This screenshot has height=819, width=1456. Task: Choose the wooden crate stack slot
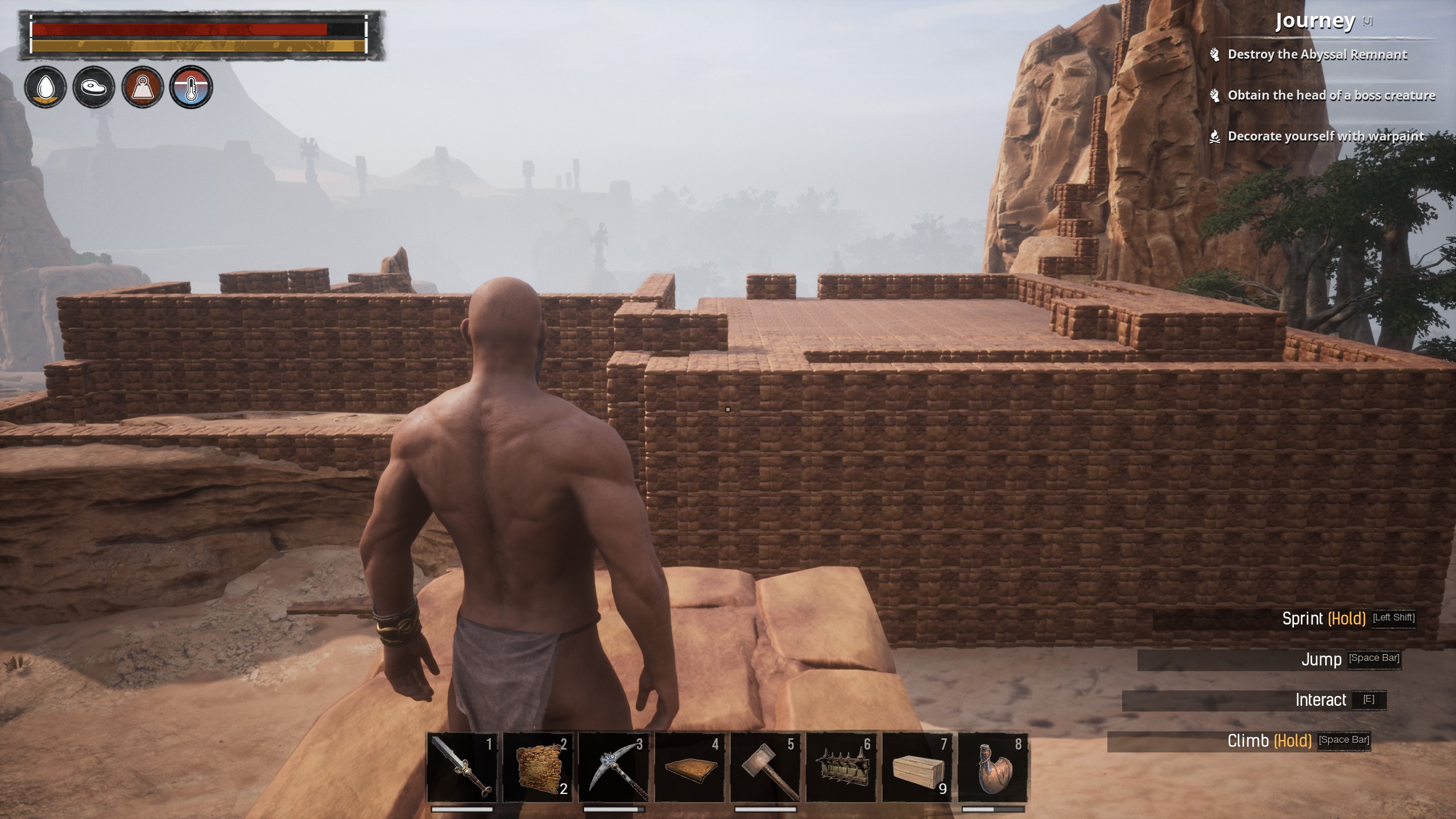click(917, 767)
